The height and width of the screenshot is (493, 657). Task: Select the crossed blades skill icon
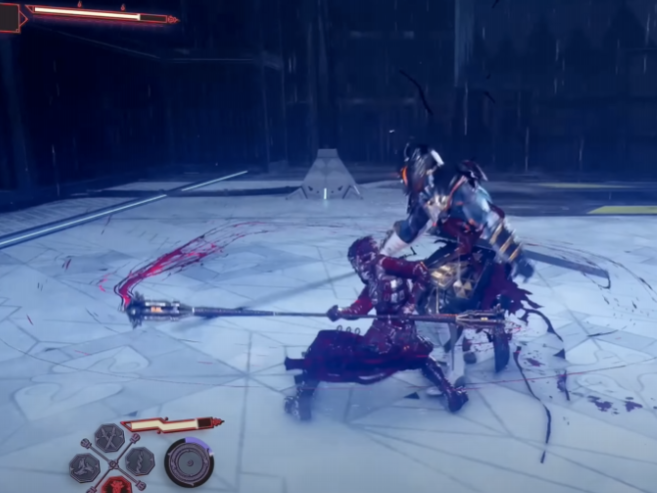tap(110, 437)
